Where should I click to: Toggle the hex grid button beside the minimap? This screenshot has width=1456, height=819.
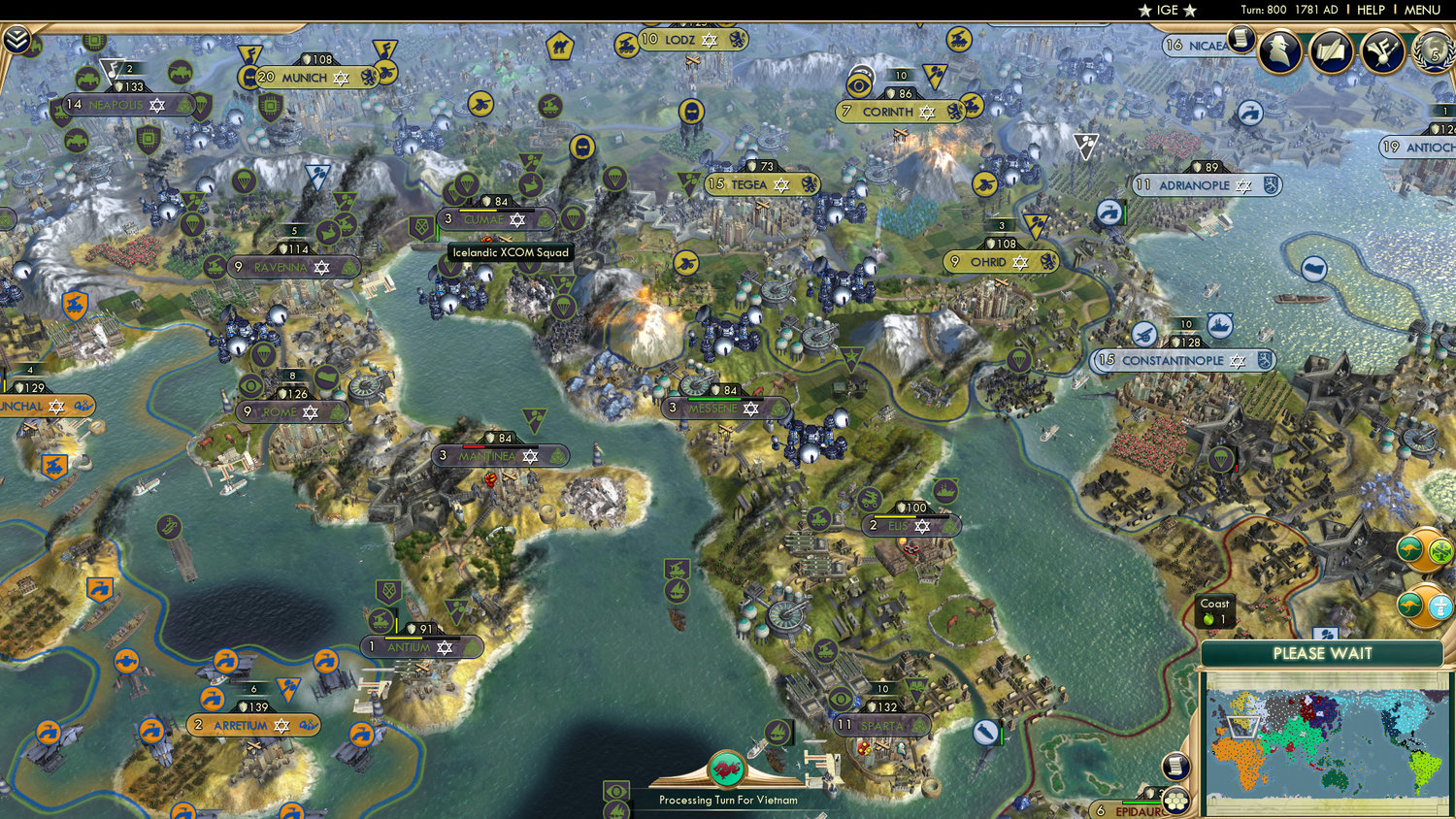pos(1175,802)
